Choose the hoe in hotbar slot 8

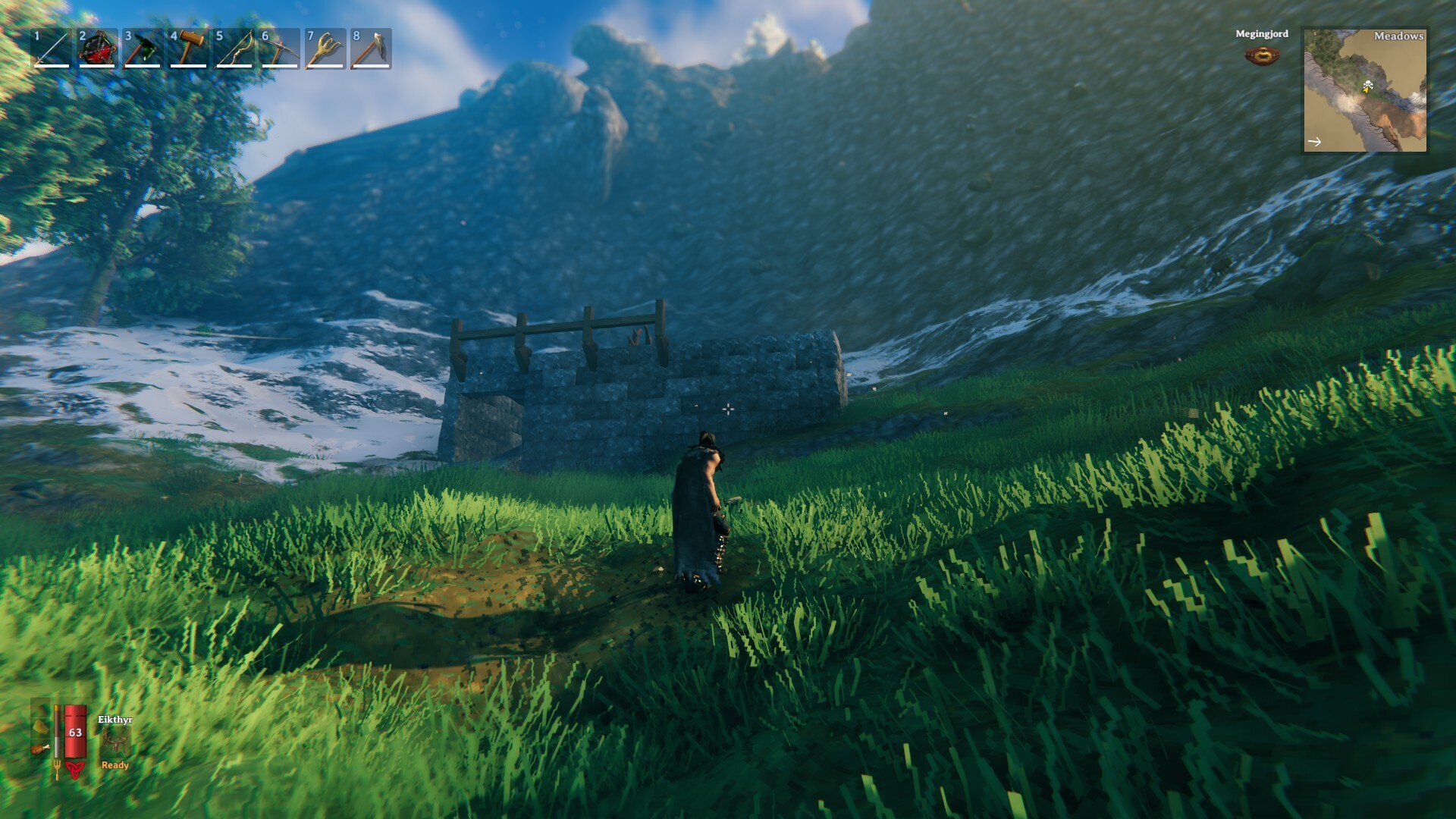click(x=371, y=49)
